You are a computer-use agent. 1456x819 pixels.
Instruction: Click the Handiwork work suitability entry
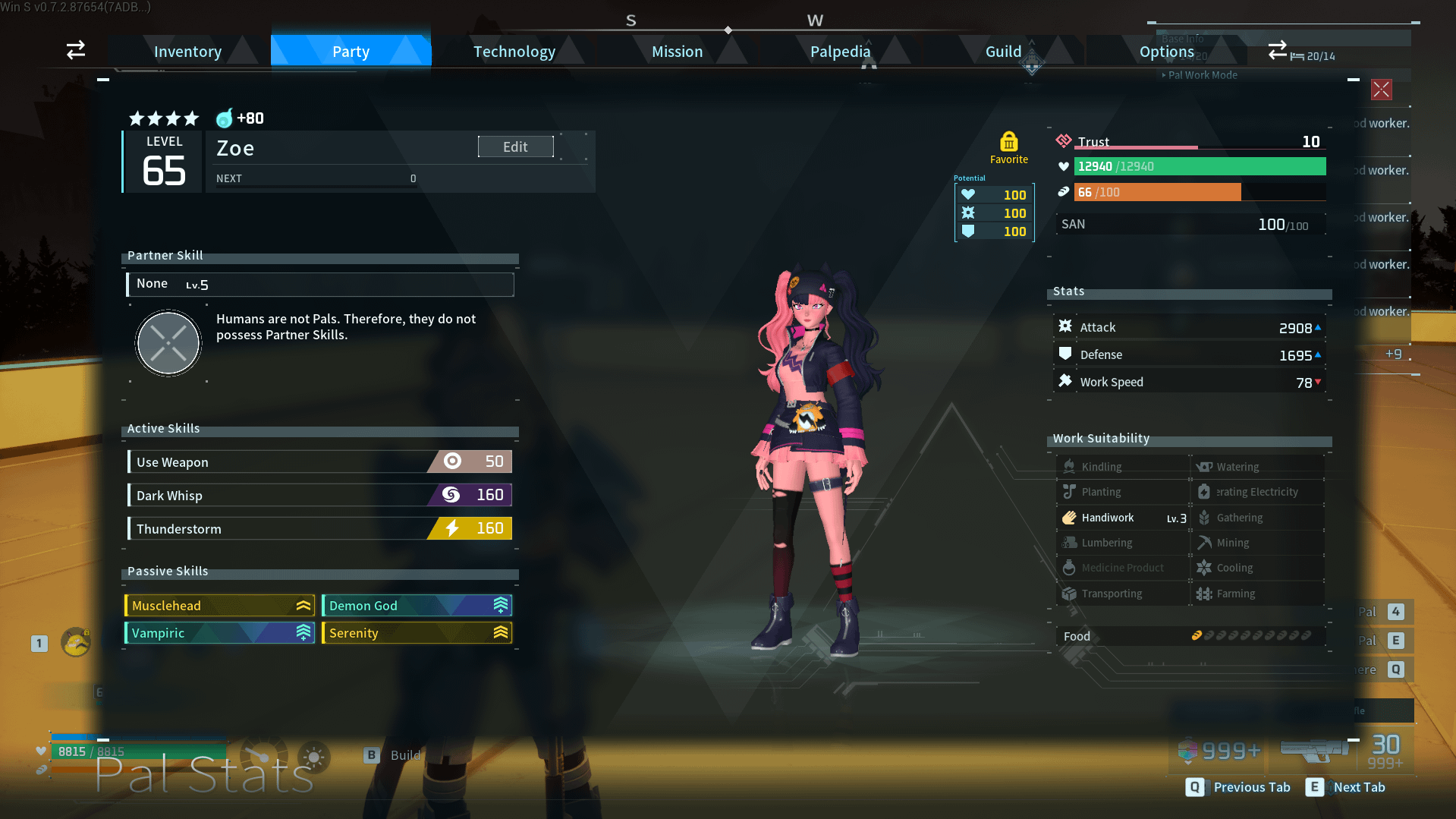(1123, 518)
